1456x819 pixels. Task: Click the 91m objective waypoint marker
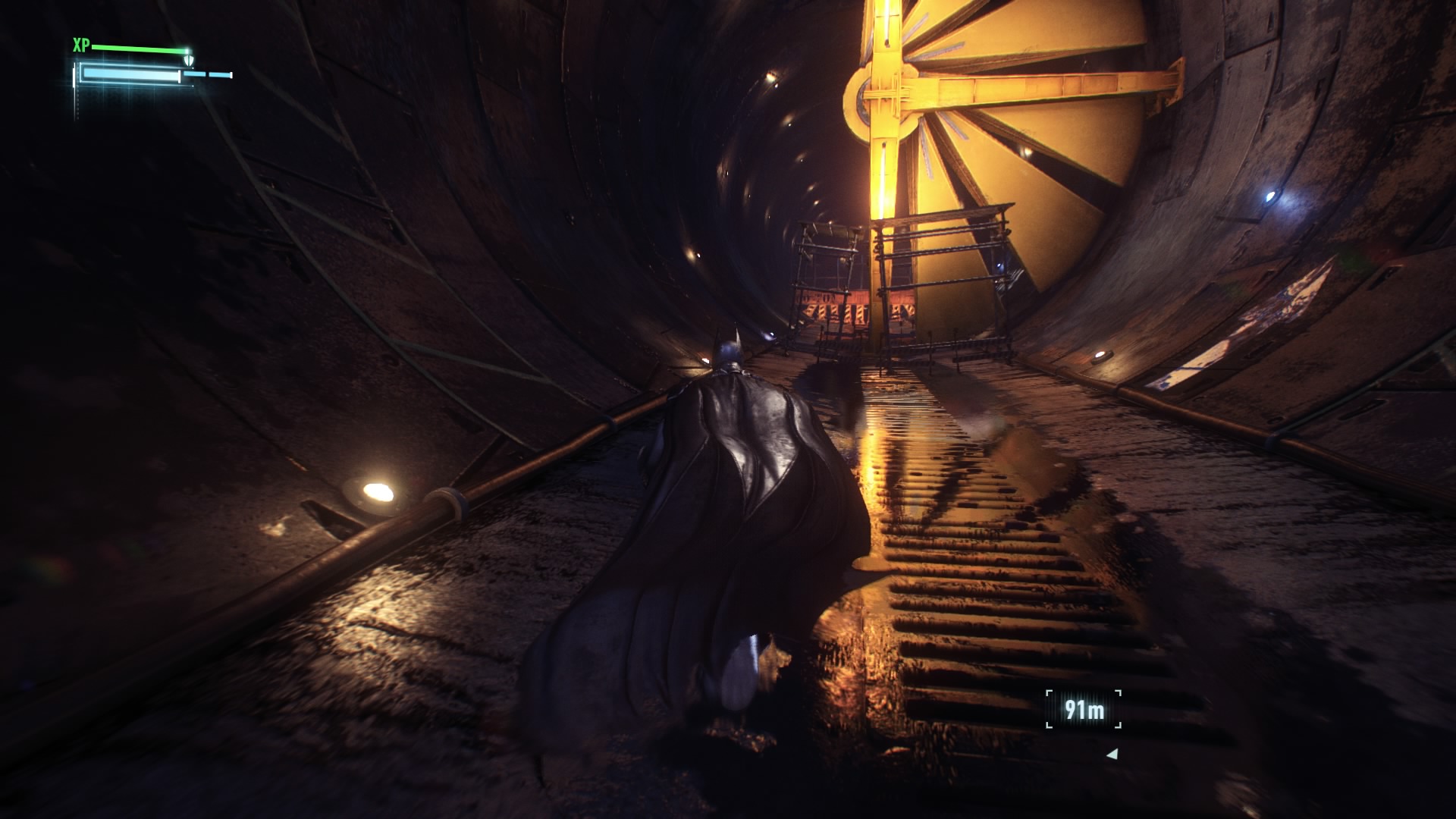point(1084,711)
